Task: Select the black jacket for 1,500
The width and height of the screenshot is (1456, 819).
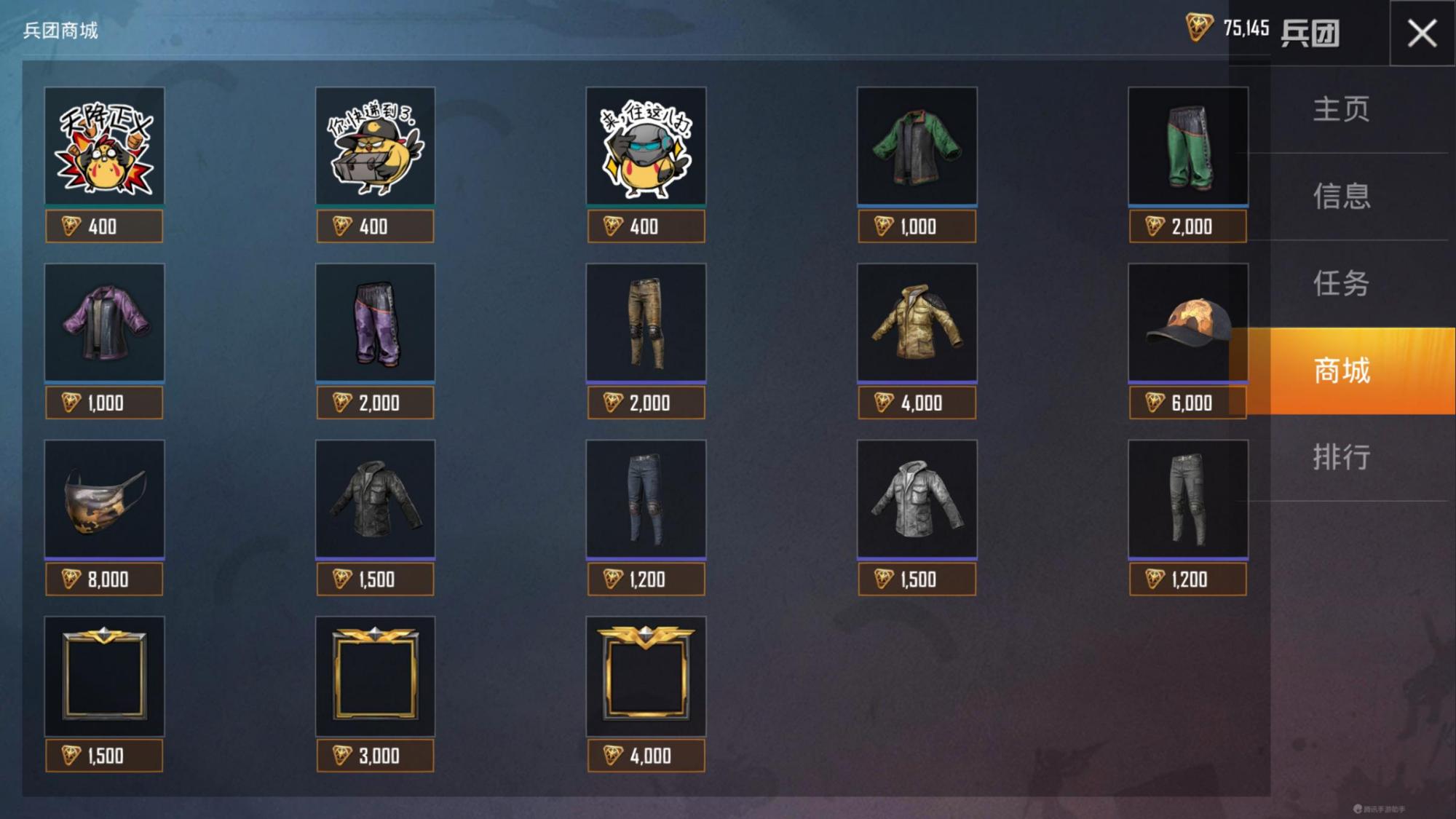Action: point(376,499)
